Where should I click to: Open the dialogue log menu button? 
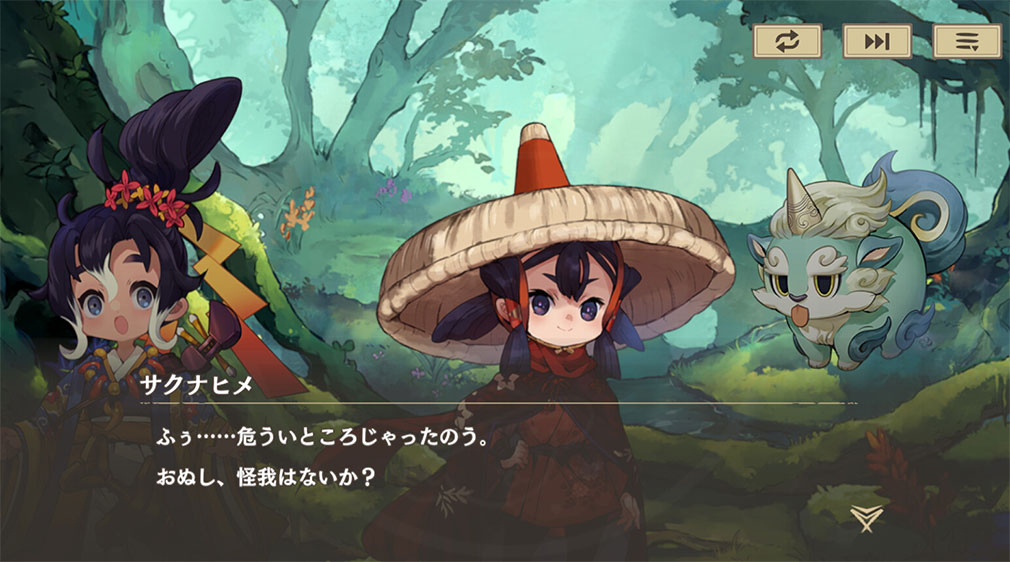(x=966, y=41)
